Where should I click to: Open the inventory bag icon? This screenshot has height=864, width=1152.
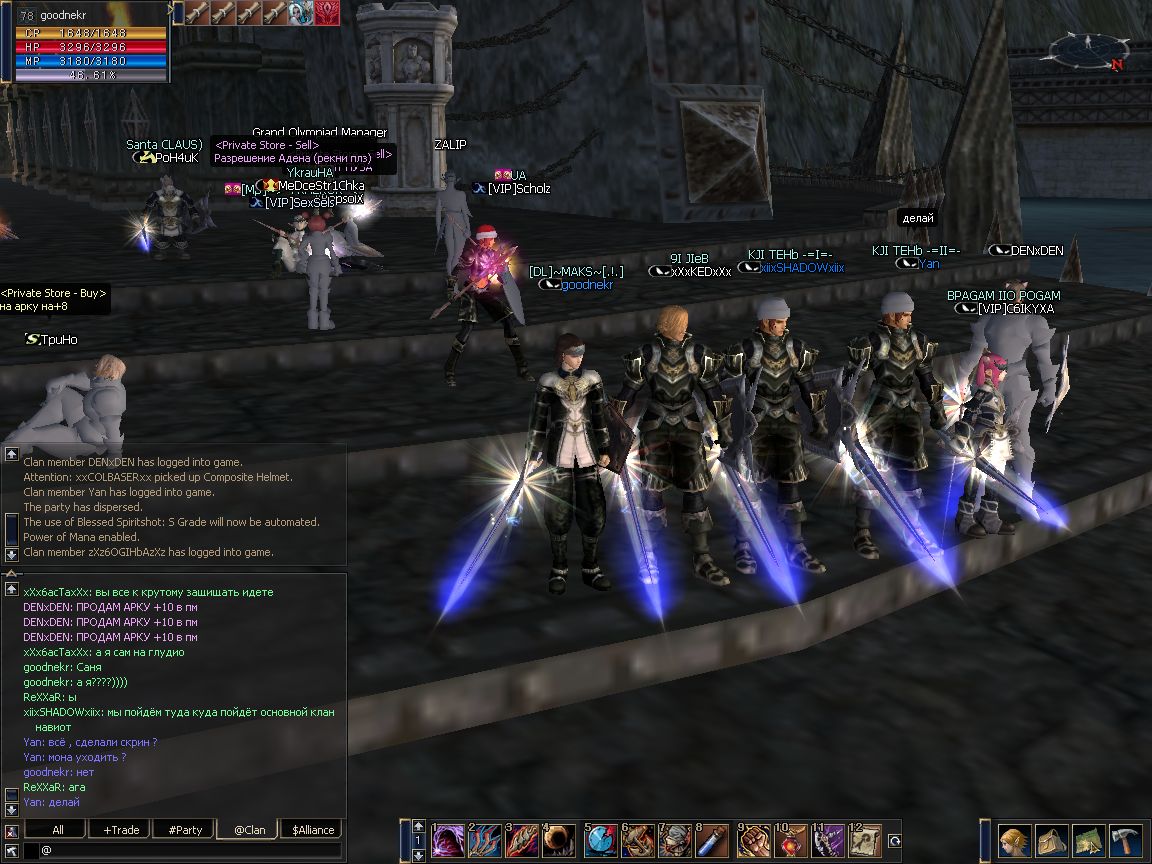pyautogui.click(x=1051, y=839)
